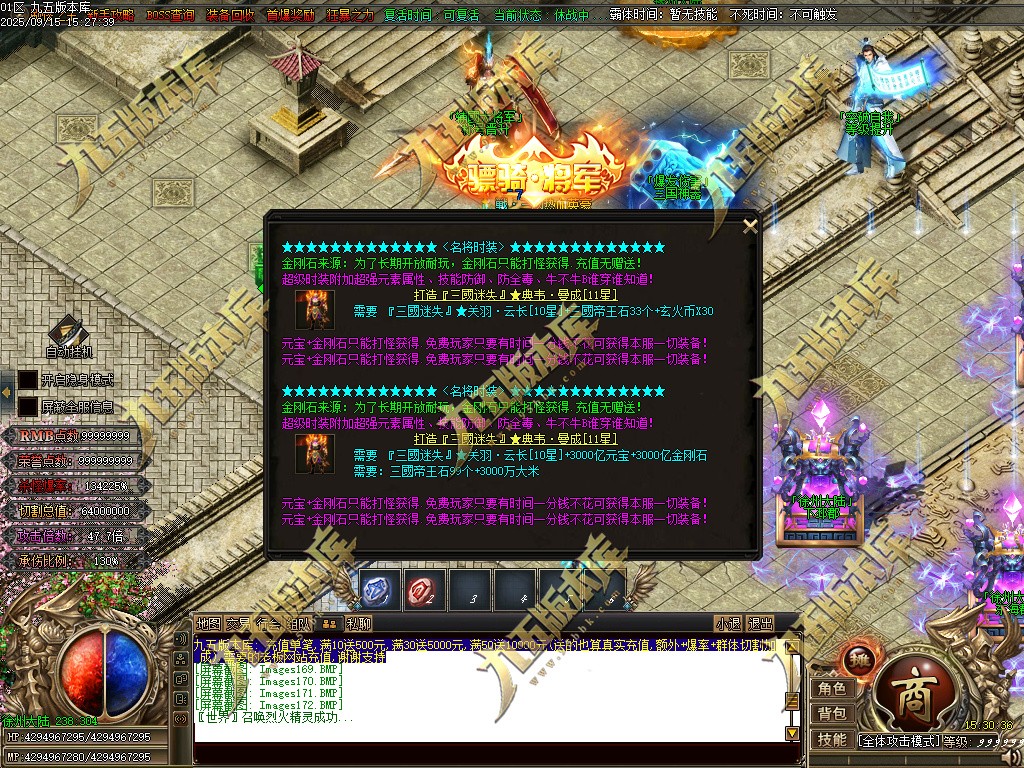Toggle the 屏蔽全服信息 checkbox

(28, 407)
